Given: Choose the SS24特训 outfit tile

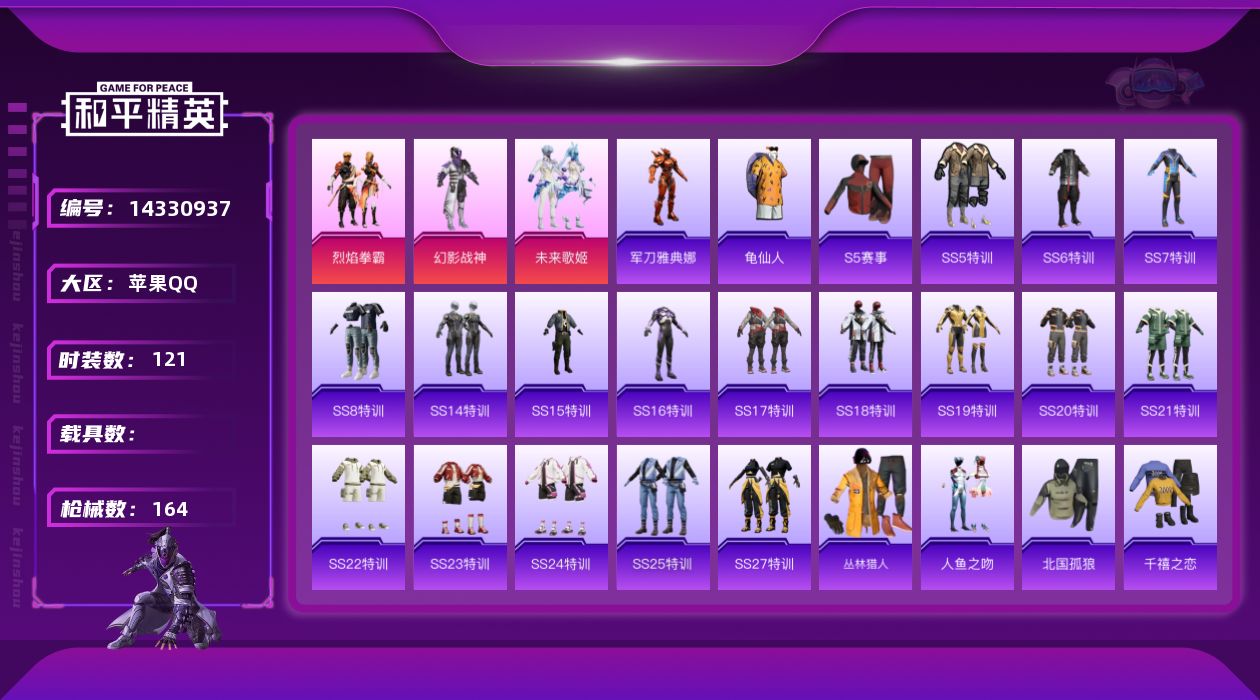Looking at the screenshot, I should pos(561,517).
